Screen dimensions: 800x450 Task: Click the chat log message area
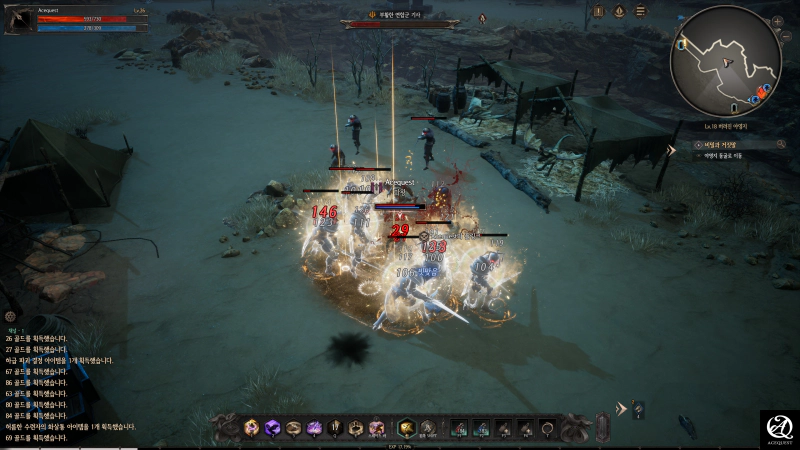point(70,388)
